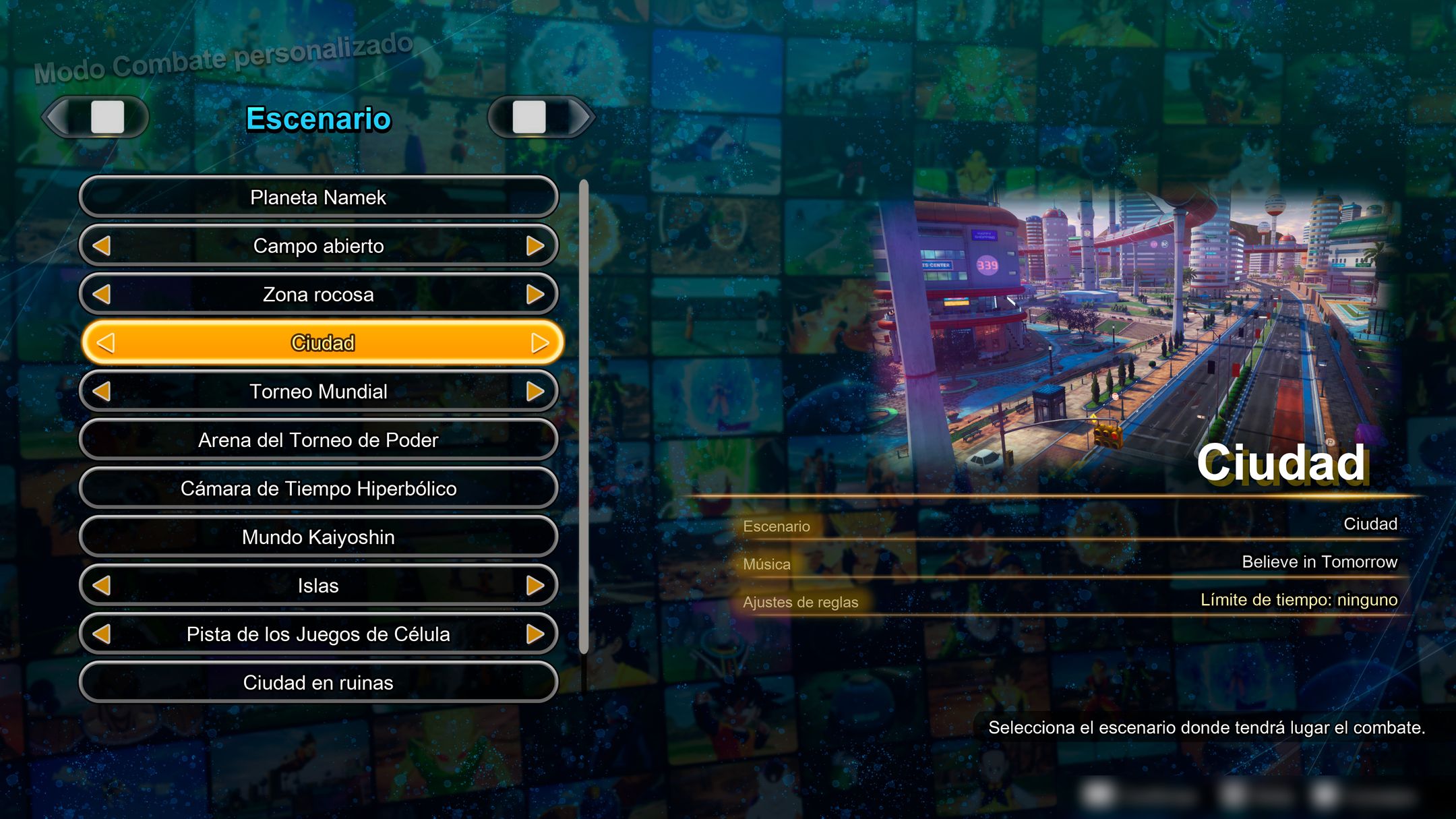Click the right arrow on the Ciudad row
1456x819 pixels.
[538, 342]
